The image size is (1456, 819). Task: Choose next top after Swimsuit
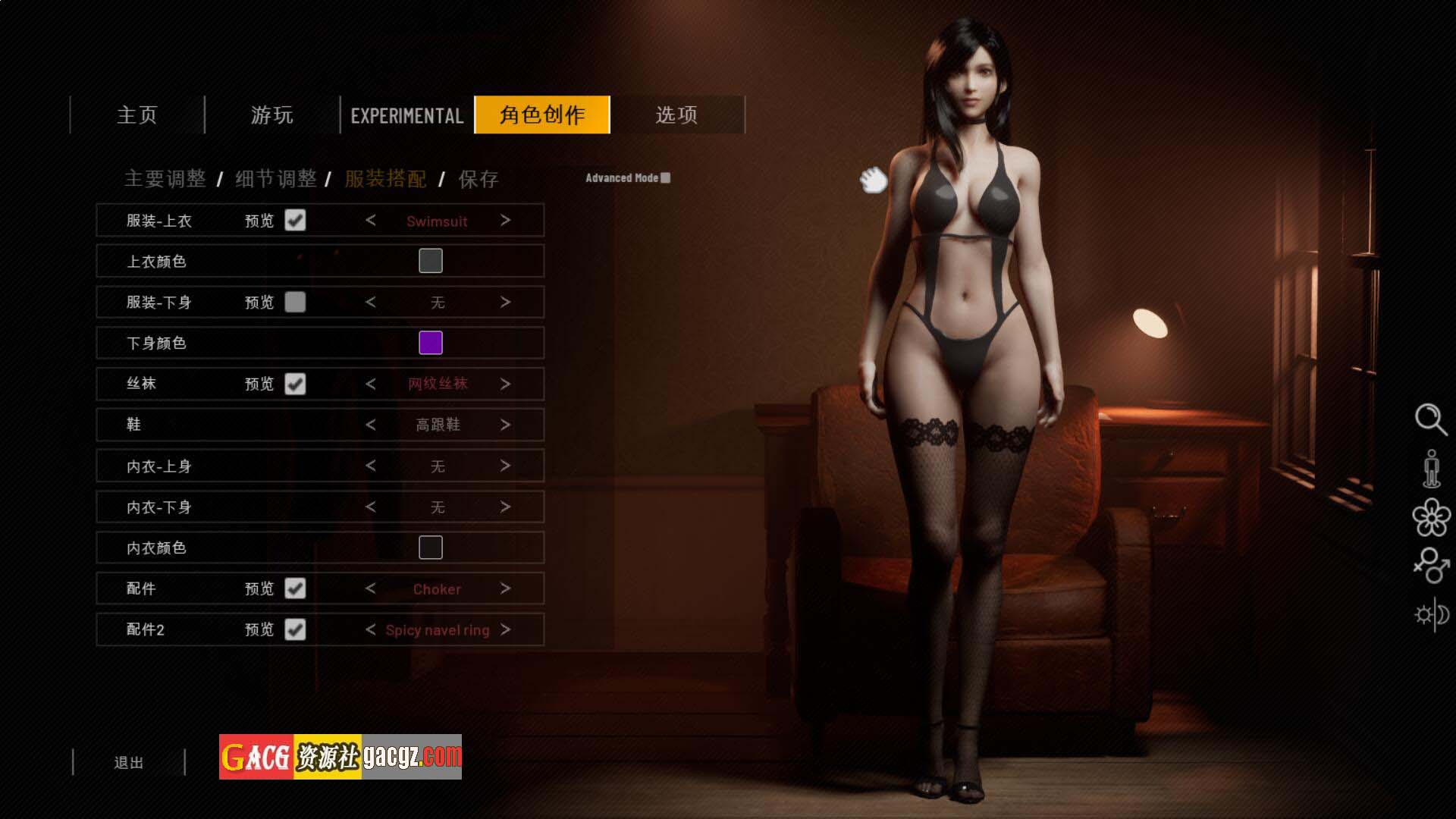(x=506, y=221)
